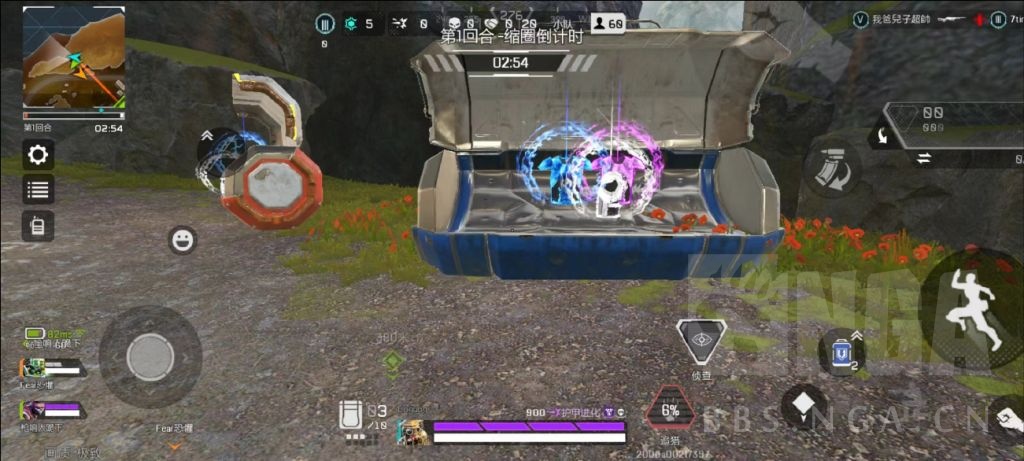This screenshot has width=1024, height=461.
Task: Tap the walkie-talkie voice chat icon
Action: pyautogui.click(x=38, y=225)
